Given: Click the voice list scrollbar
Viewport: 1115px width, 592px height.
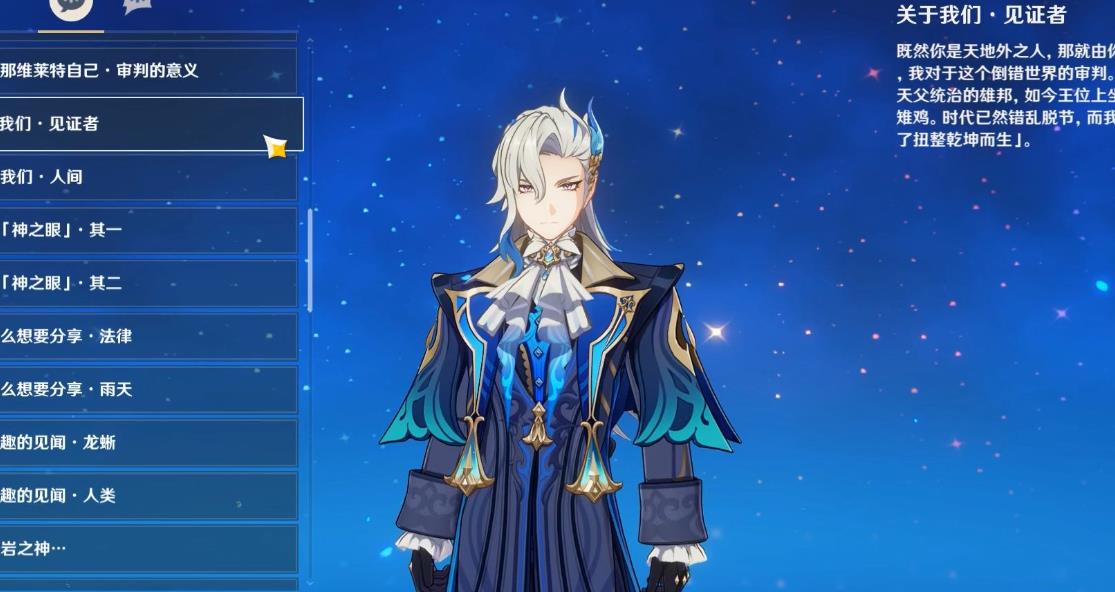Looking at the screenshot, I should click(x=309, y=260).
